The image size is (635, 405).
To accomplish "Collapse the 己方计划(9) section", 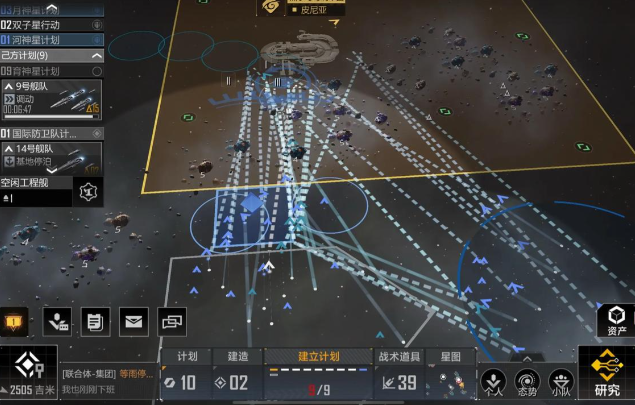I will (x=97, y=56).
